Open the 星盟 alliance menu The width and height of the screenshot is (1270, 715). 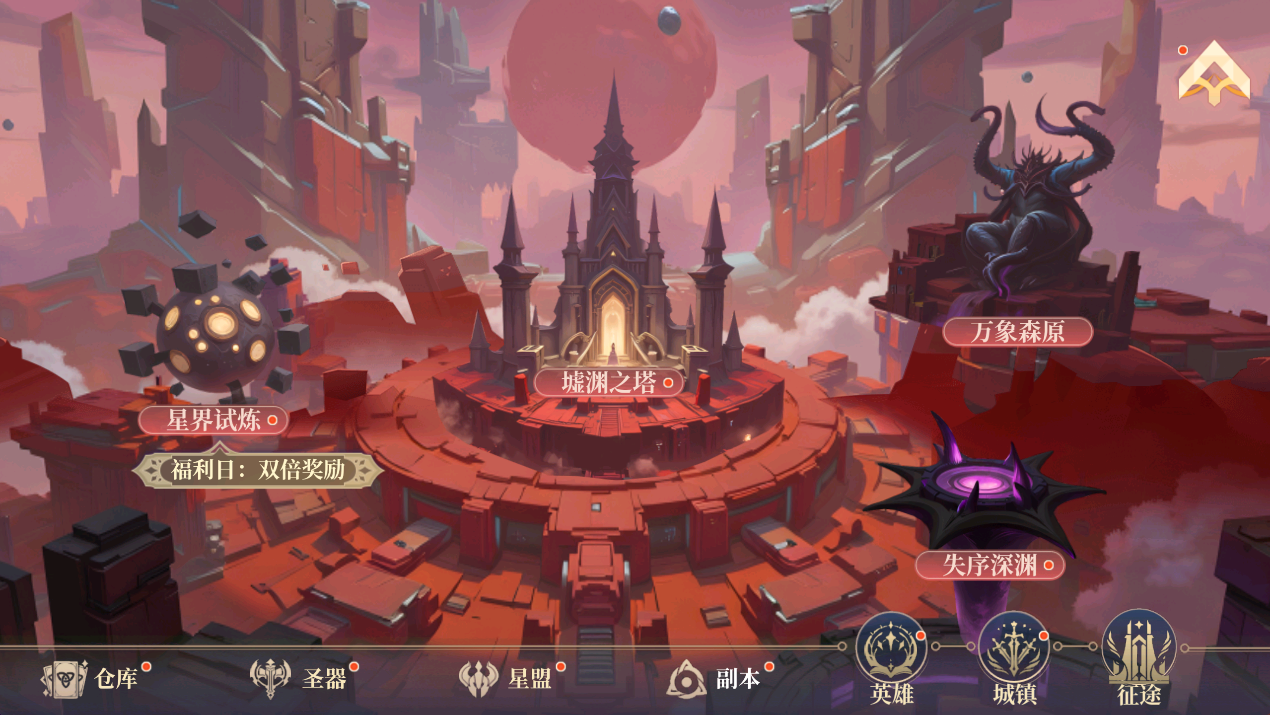click(x=508, y=679)
